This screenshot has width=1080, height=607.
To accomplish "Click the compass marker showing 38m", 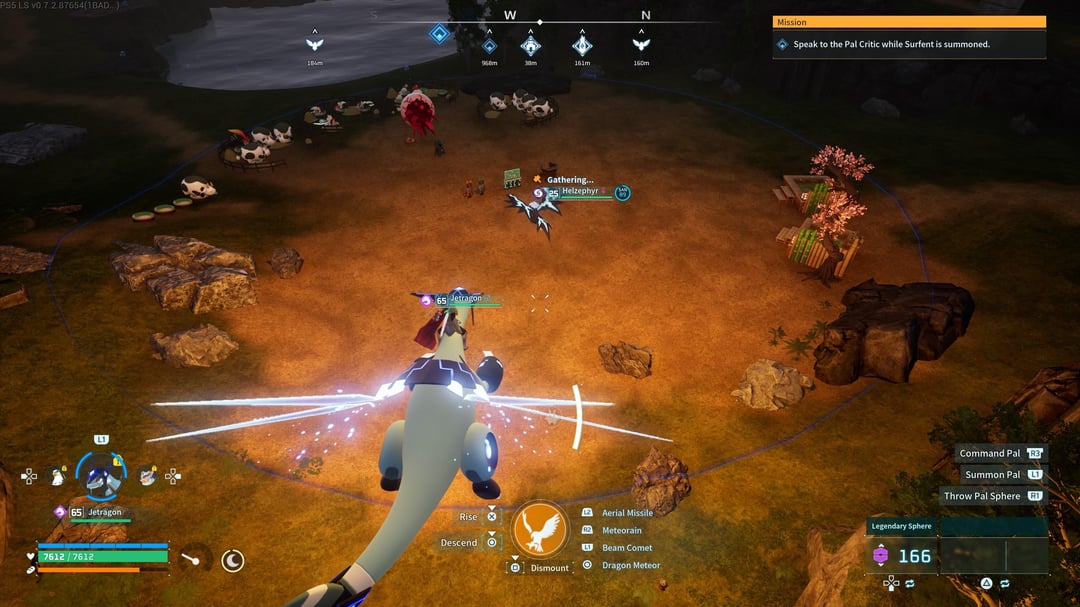I will click(x=531, y=45).
